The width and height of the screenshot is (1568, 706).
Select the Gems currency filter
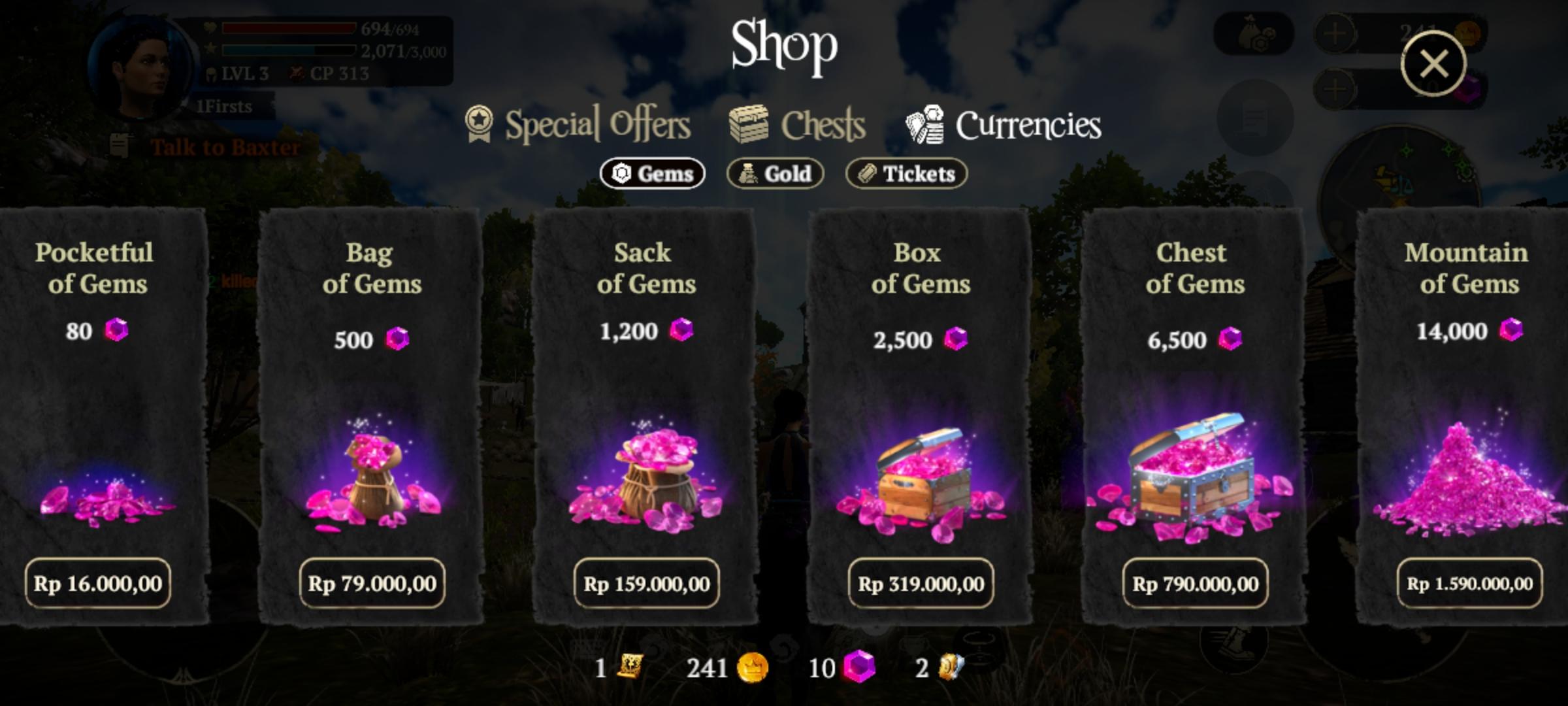point(652,173)
